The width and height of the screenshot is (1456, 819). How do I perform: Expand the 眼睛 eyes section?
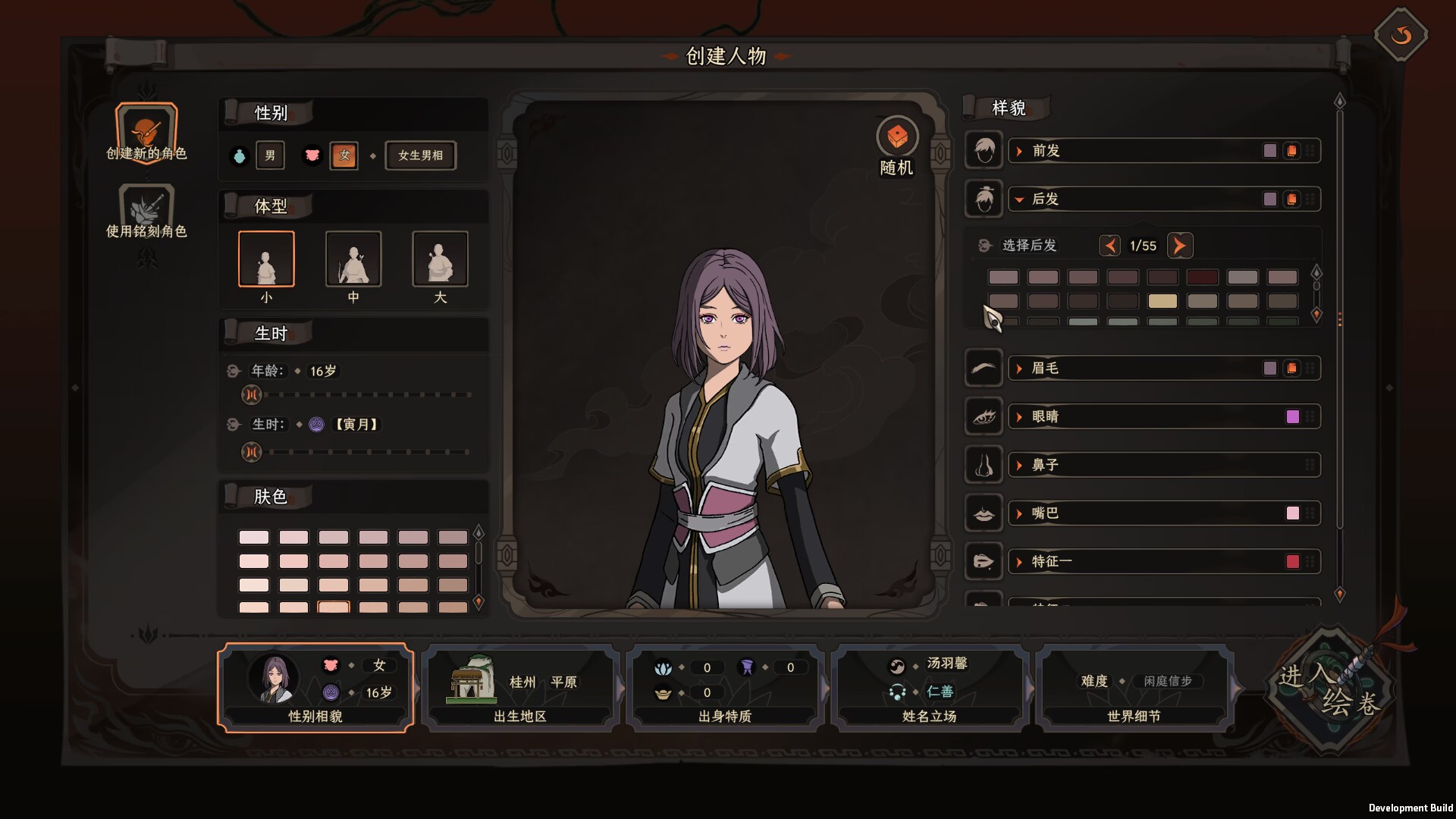pos(1045,417)
